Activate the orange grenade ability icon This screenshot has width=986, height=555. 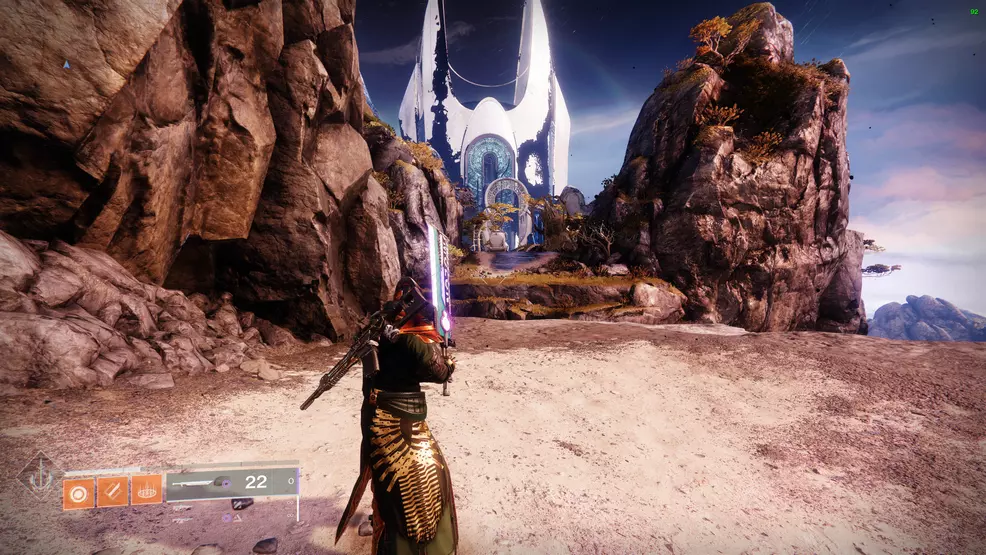(79, 491)
